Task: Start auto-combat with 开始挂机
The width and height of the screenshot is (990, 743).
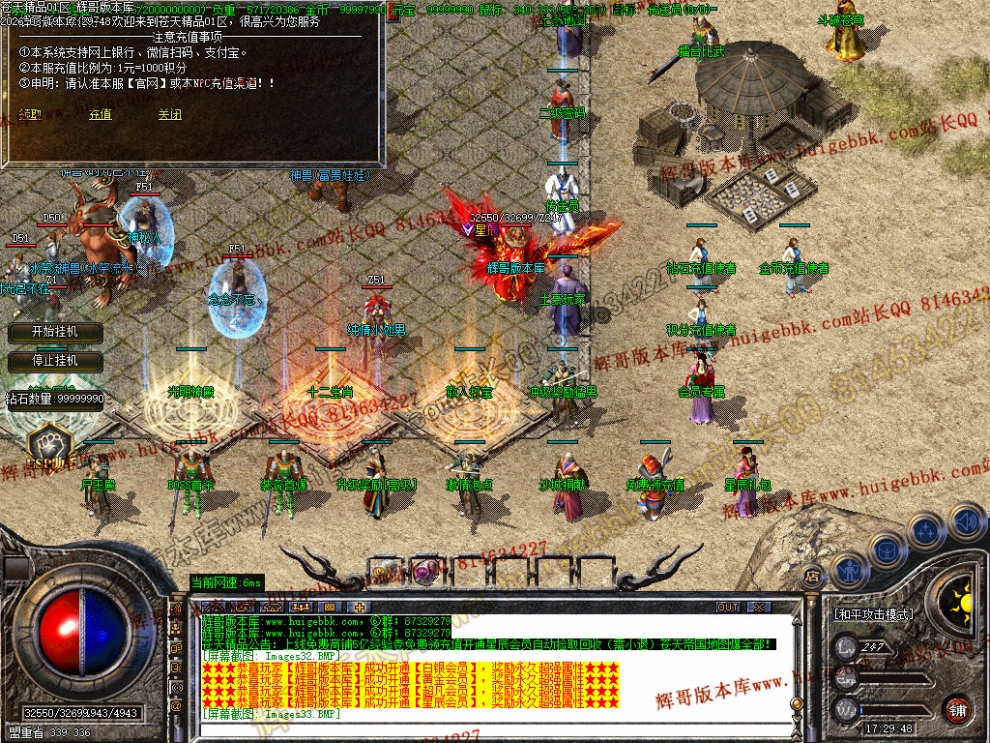Action: click(x=54, y=332)
